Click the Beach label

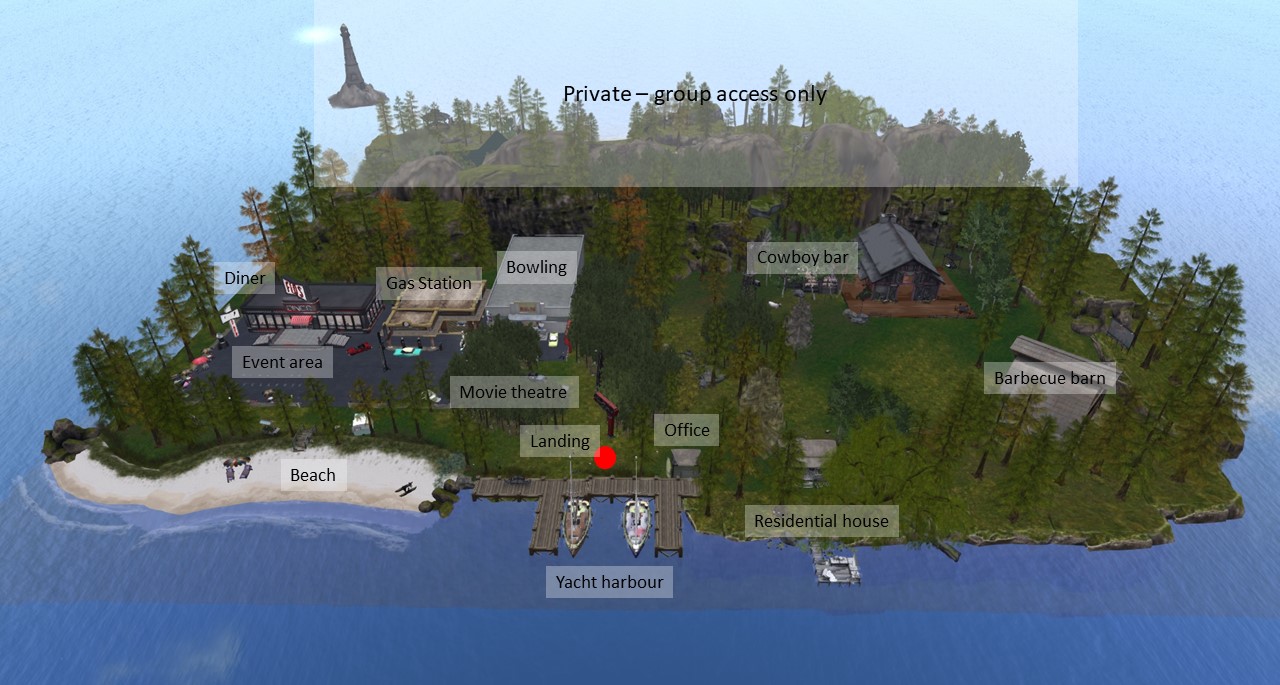[312, 475]
